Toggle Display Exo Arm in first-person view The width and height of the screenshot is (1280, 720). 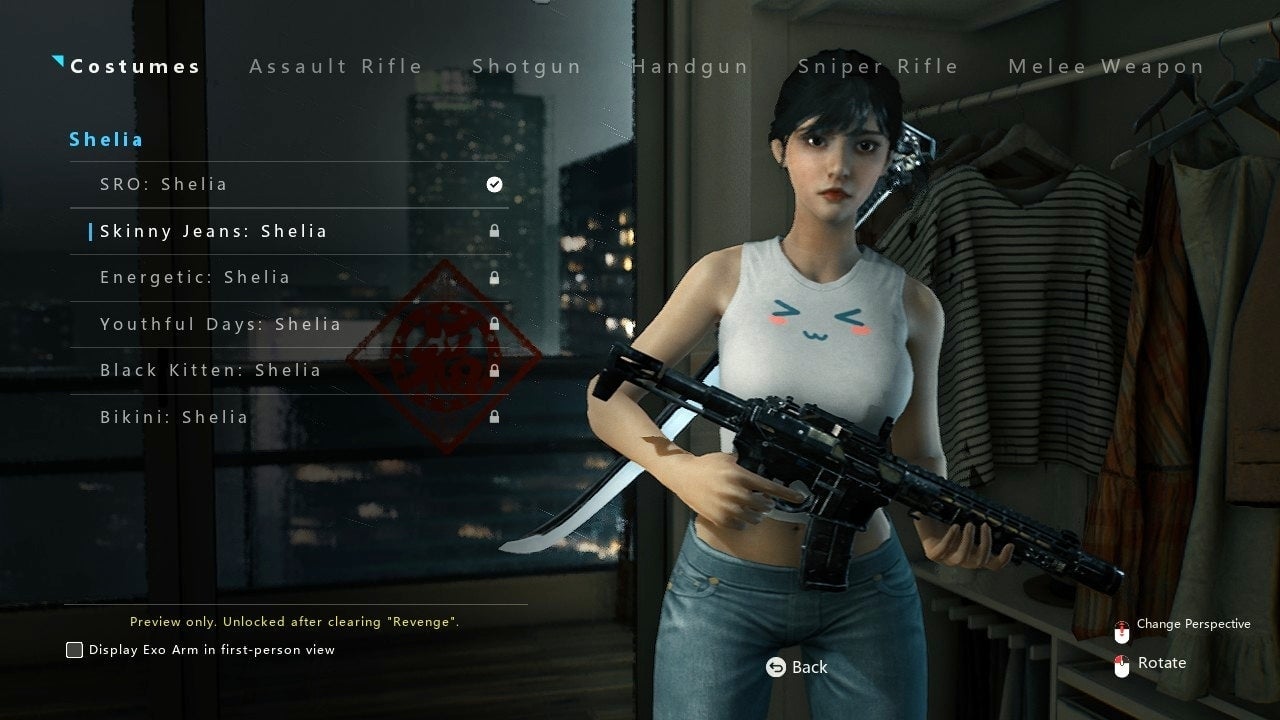[75, 650]
